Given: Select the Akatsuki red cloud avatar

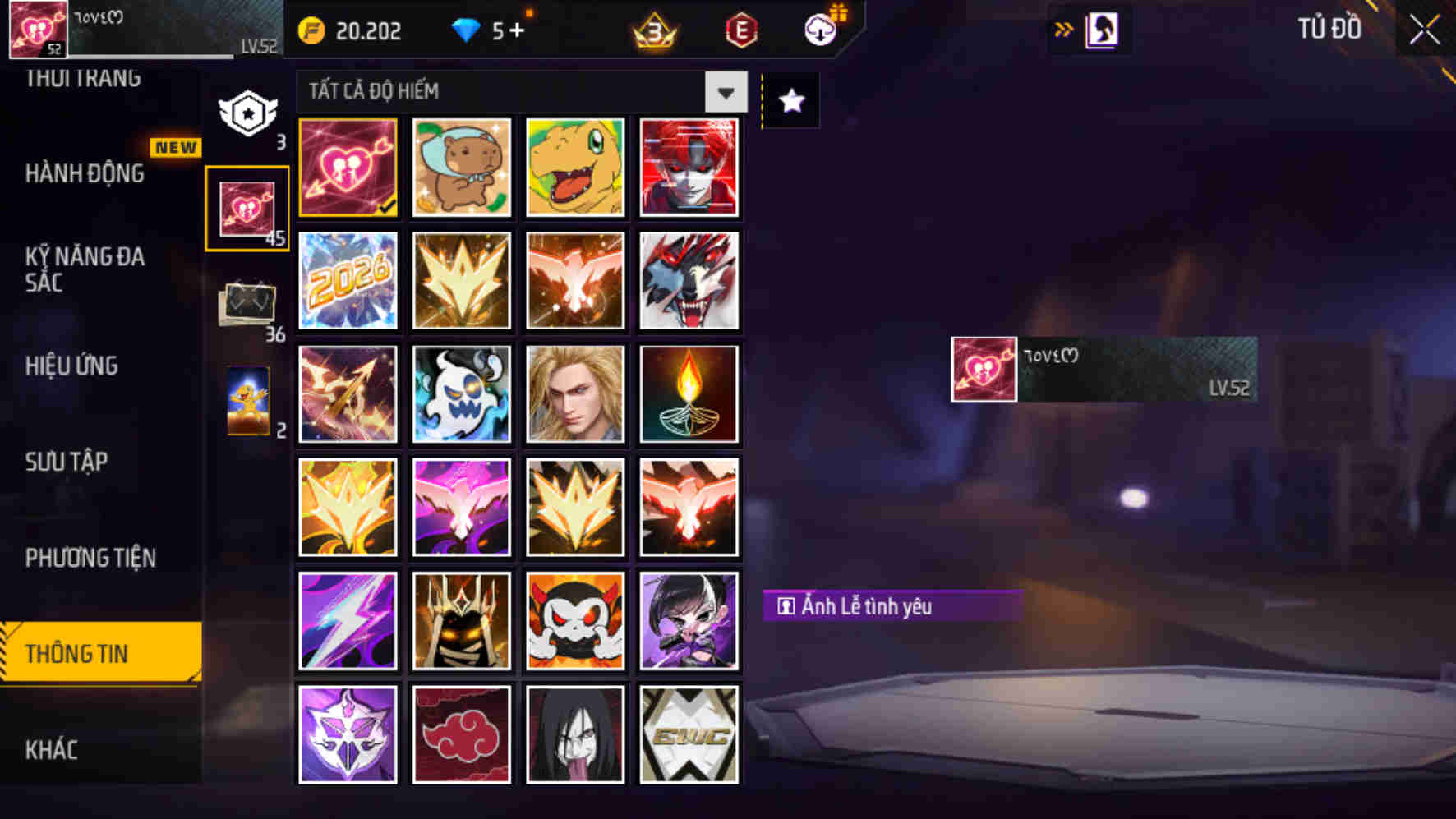Looking at the screenshot, I should pyautogui.click(x=461, y=734).
